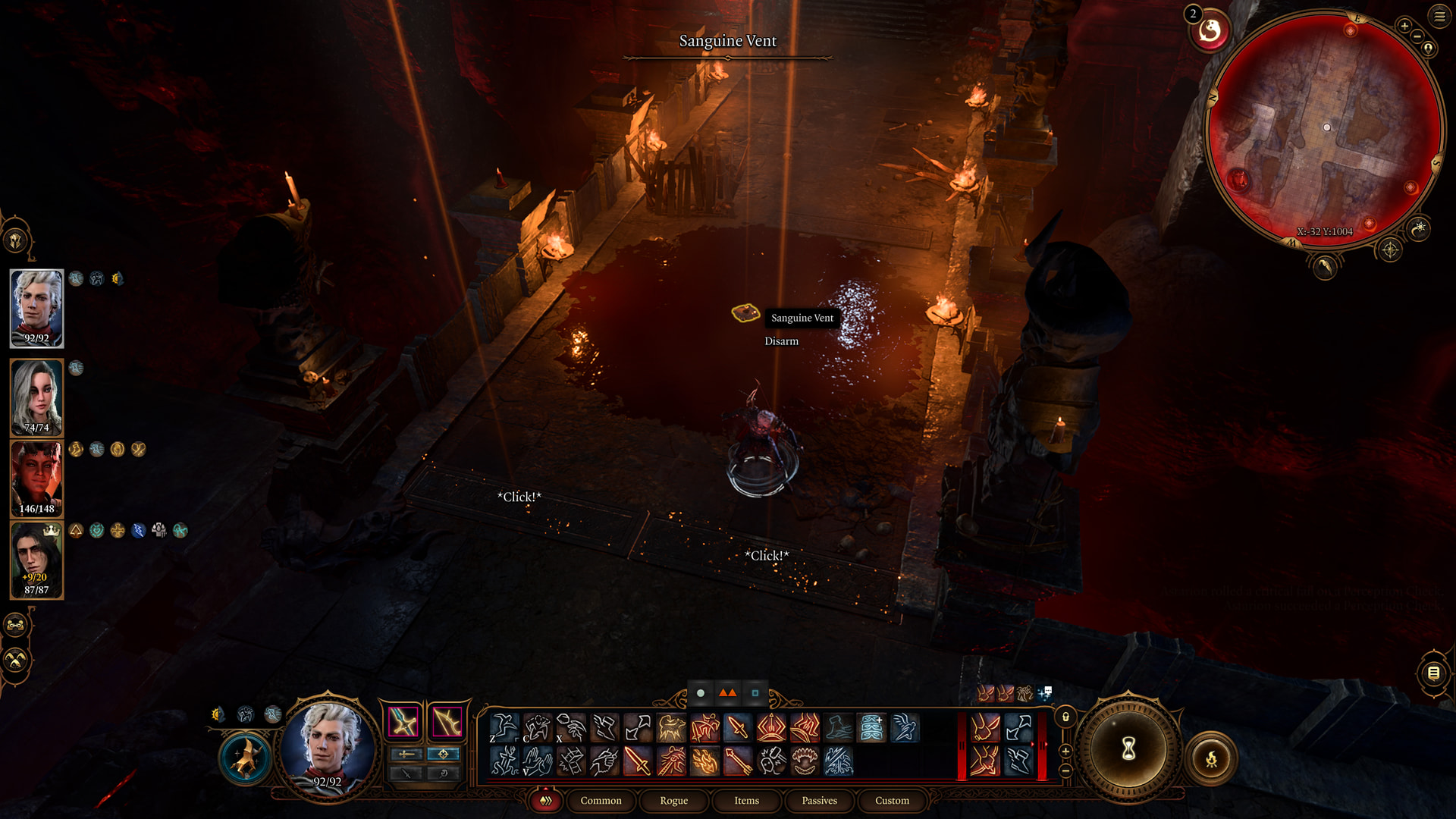The height and width of the screenshot is (819, 1456).
Task: Click the end turn hourglass button
Action: point(1128,749)
